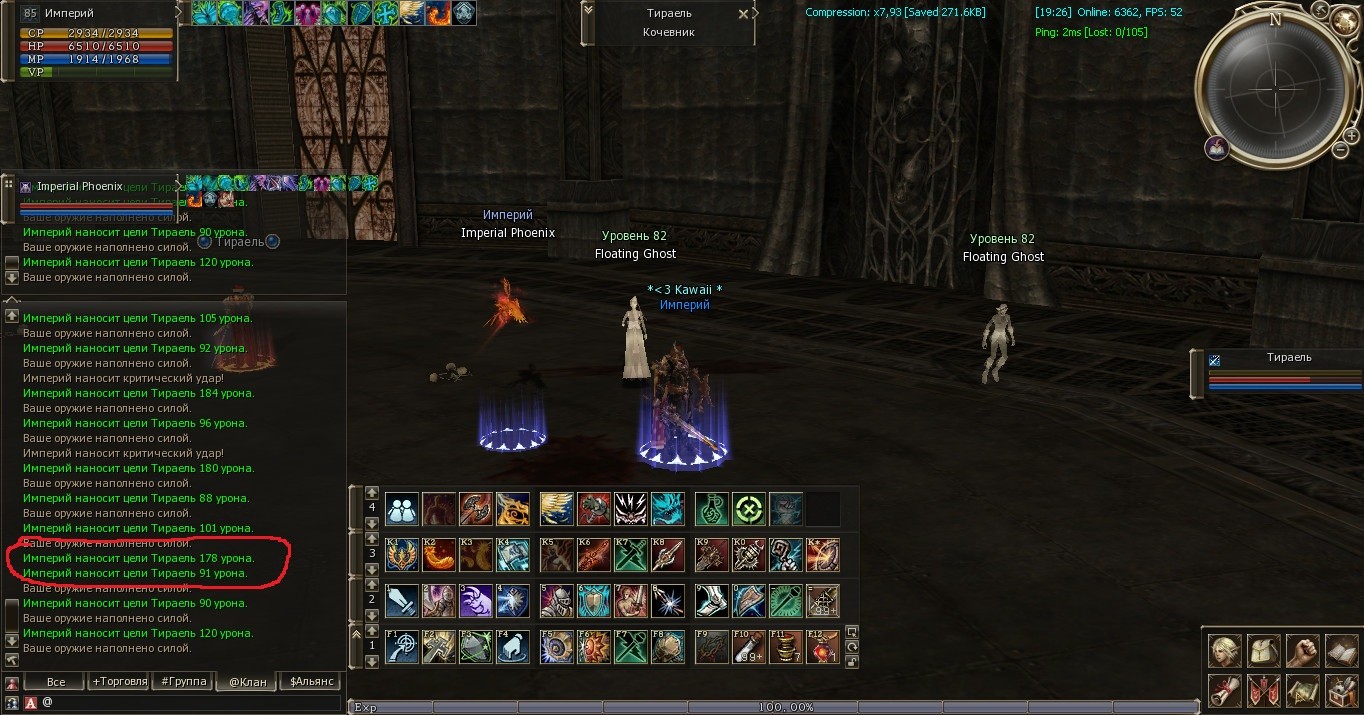
Task: Open the inventory bag icon
Action: (x=1263, y=651)
